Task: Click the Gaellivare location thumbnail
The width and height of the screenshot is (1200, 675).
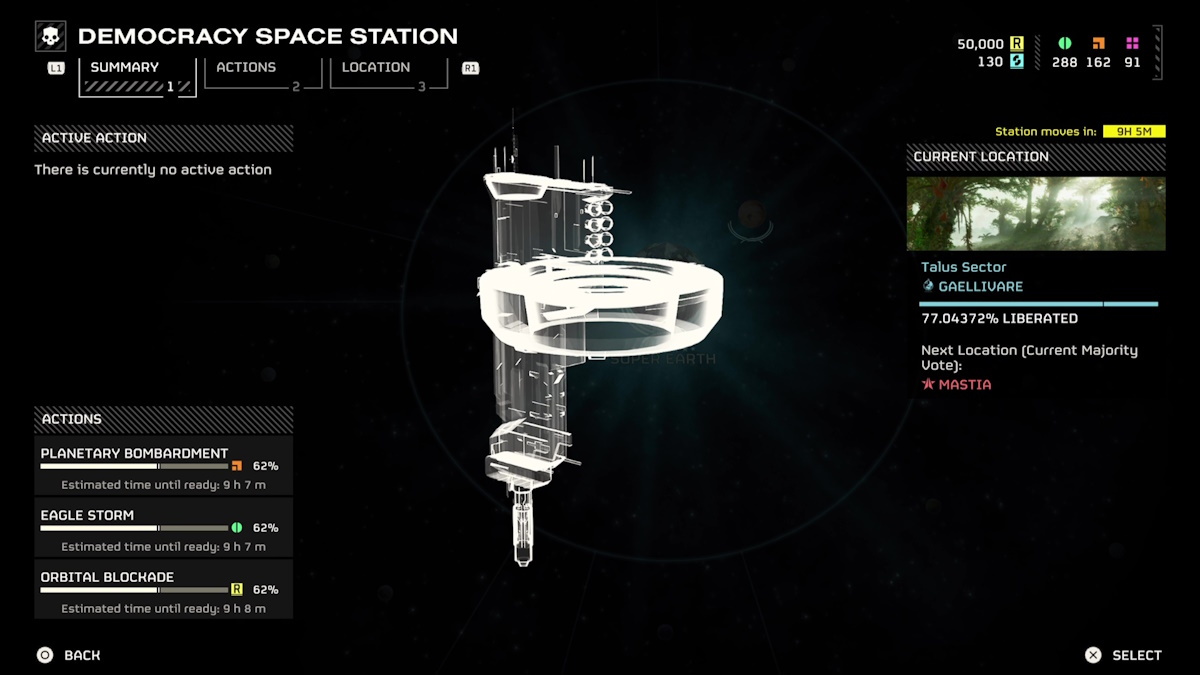Action: click(1035, 214)
